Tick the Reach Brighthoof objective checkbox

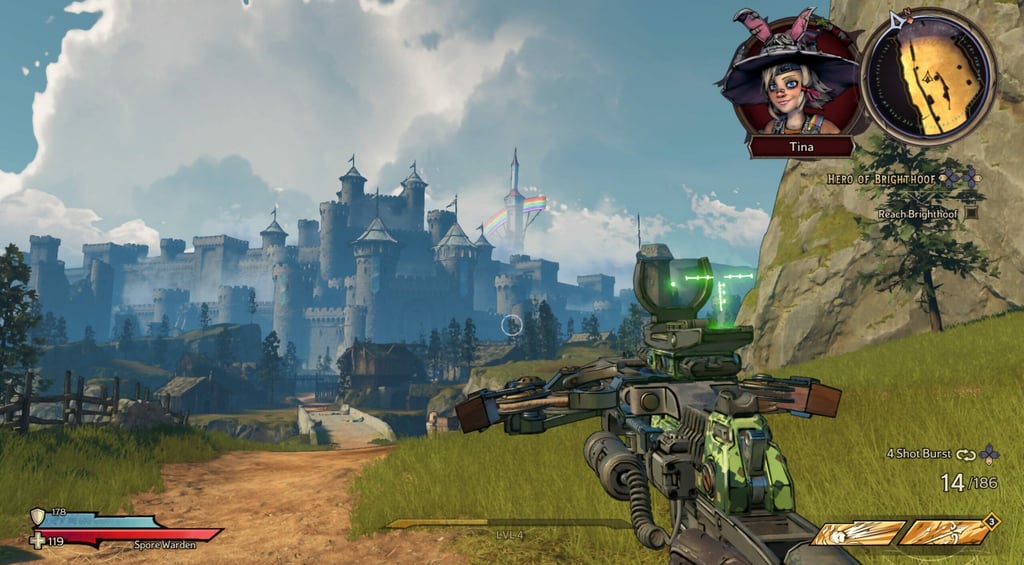click(971, 213)
